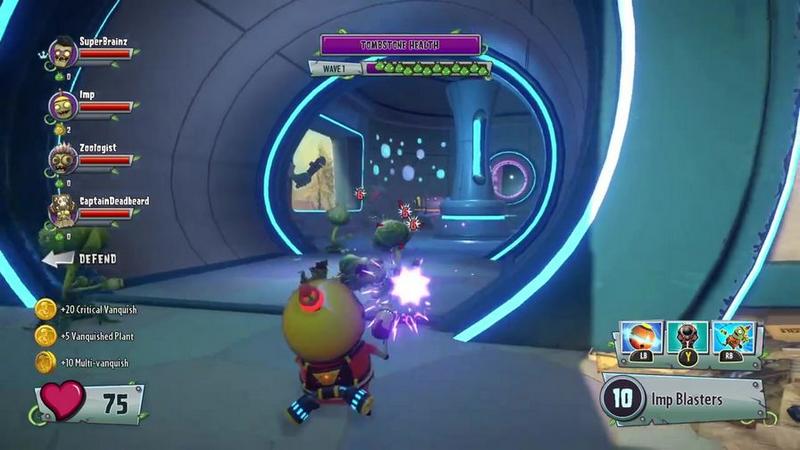
Task: Click the Tombstone Health objective banner
Action: 400,45
